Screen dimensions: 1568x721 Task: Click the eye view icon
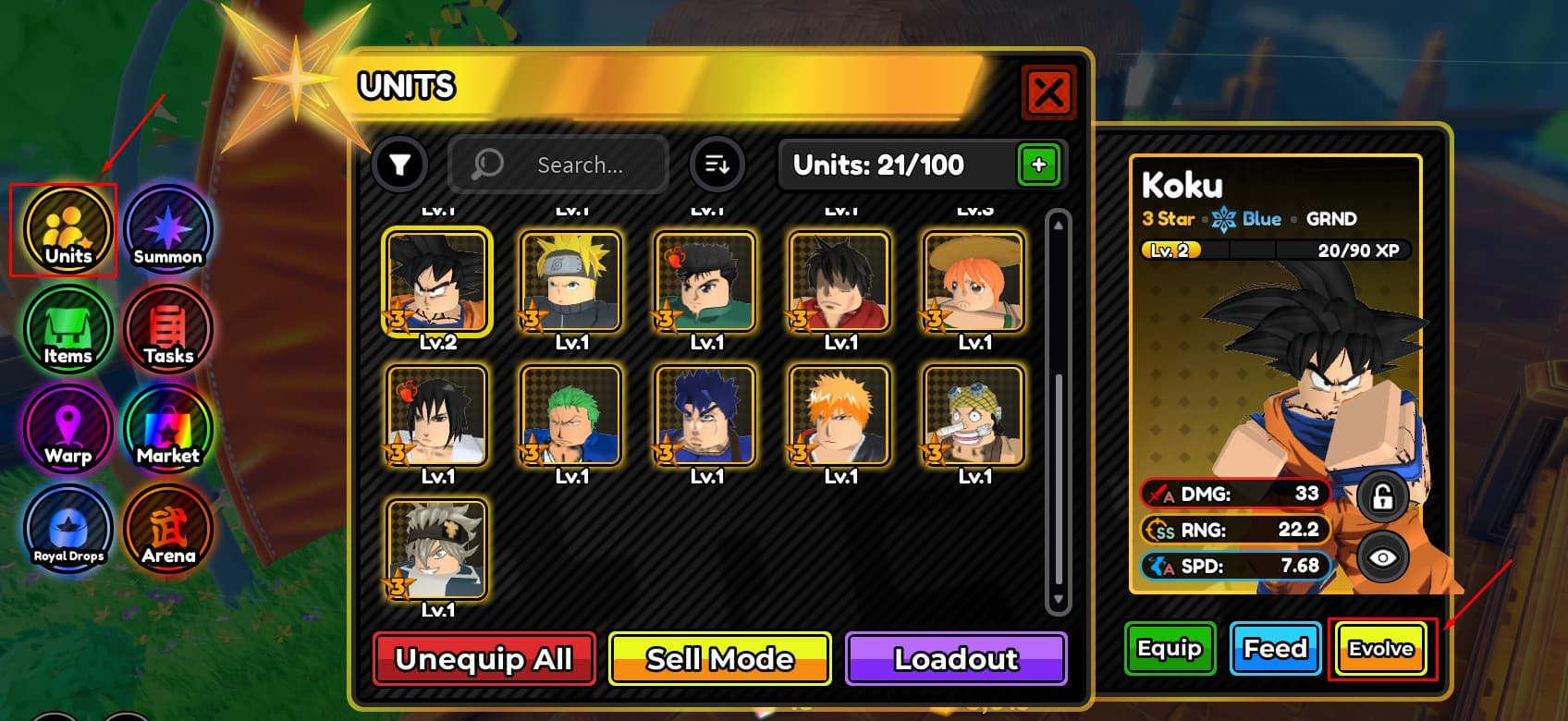pos(1382,557)
